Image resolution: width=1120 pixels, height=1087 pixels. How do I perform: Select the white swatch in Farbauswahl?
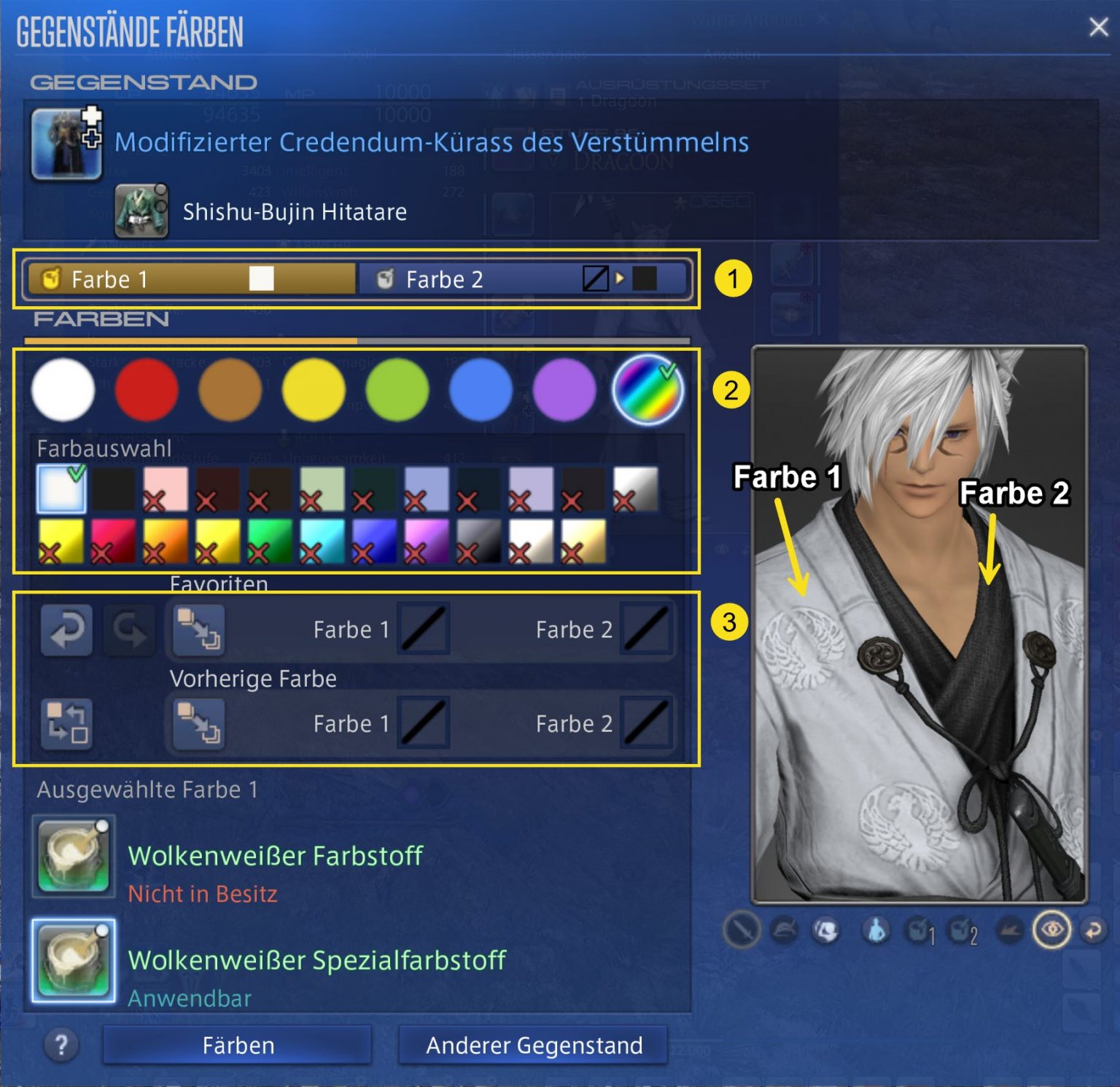pyautogui.click(x=62, y=490)
